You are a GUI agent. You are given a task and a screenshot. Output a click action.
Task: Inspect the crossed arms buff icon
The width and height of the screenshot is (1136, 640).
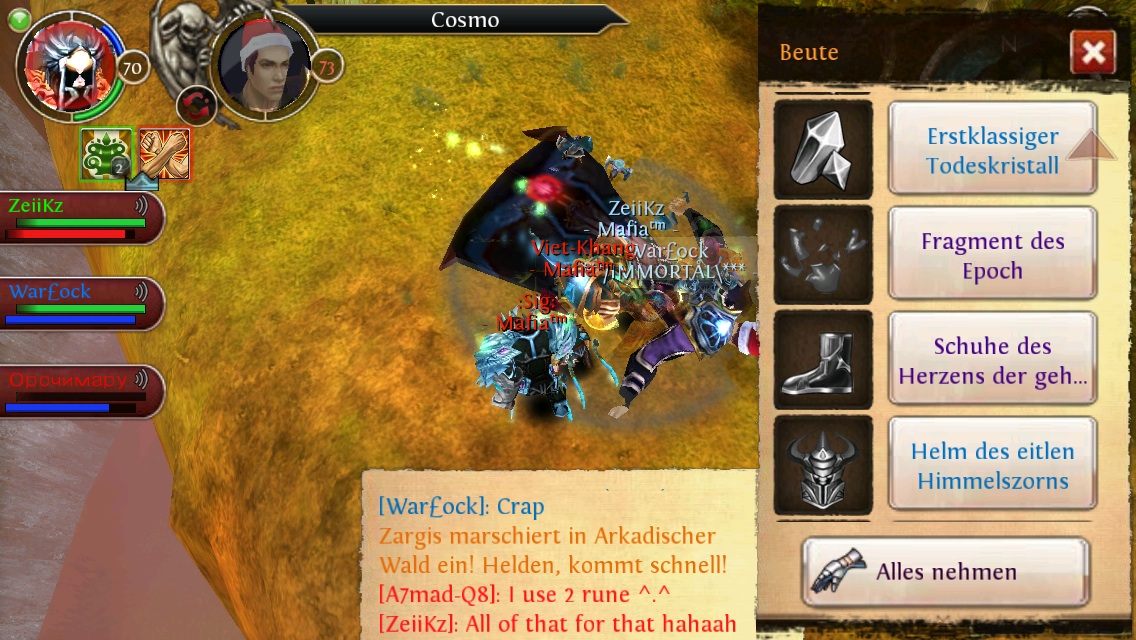[164, 154]
